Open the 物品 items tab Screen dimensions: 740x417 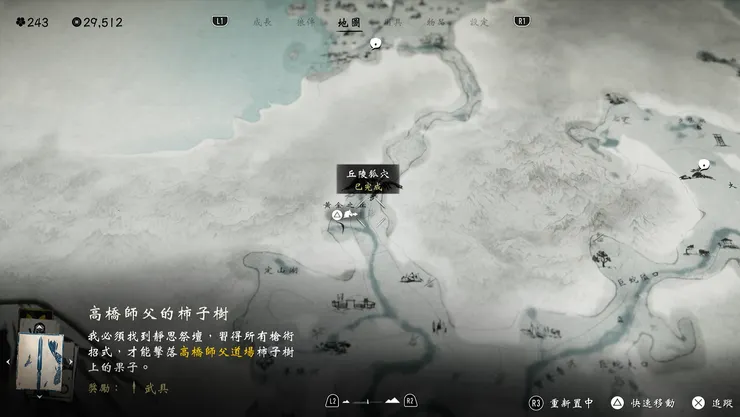(x=436, y=21)
